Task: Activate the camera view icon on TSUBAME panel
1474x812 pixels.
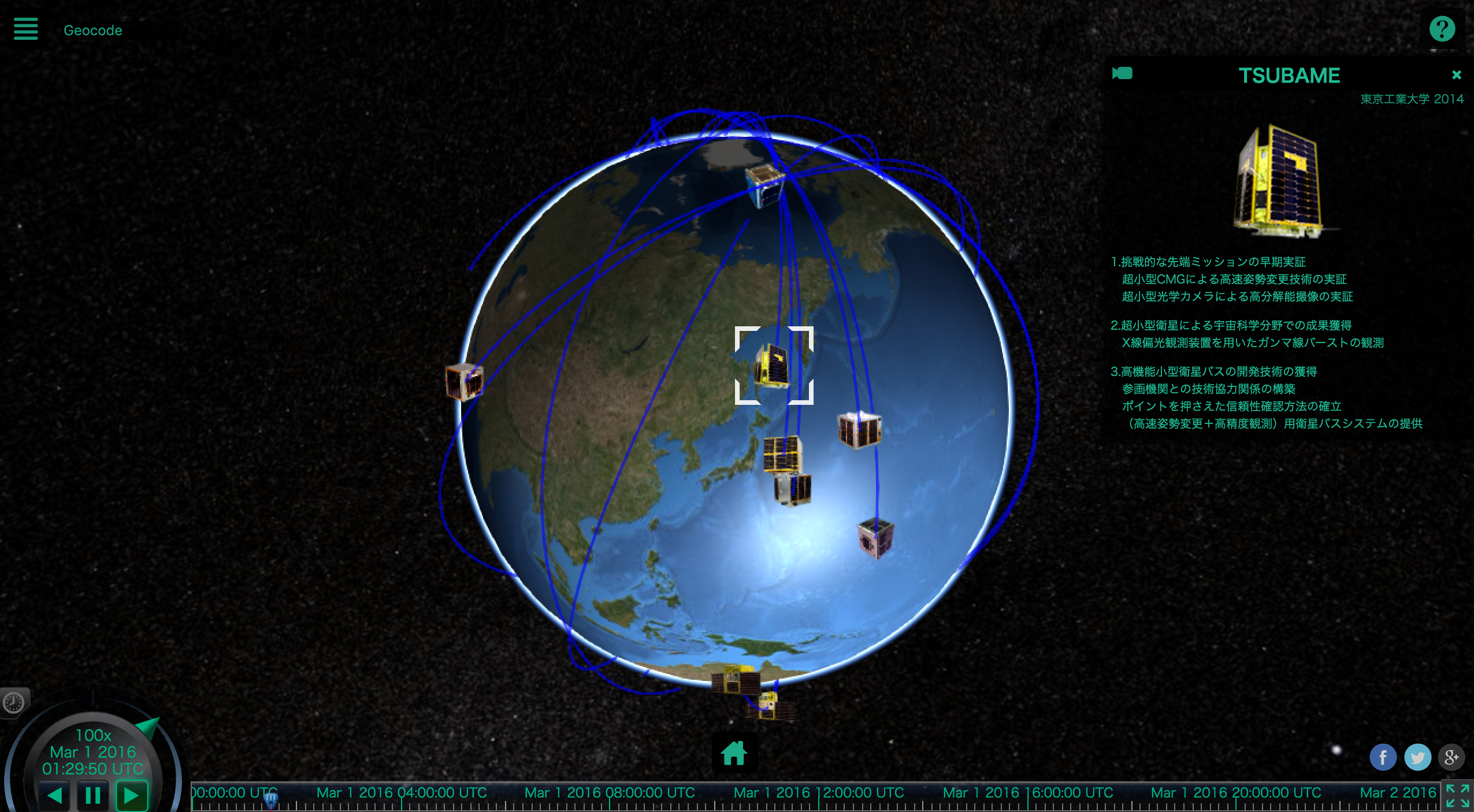Action: tap(1122, 74)
